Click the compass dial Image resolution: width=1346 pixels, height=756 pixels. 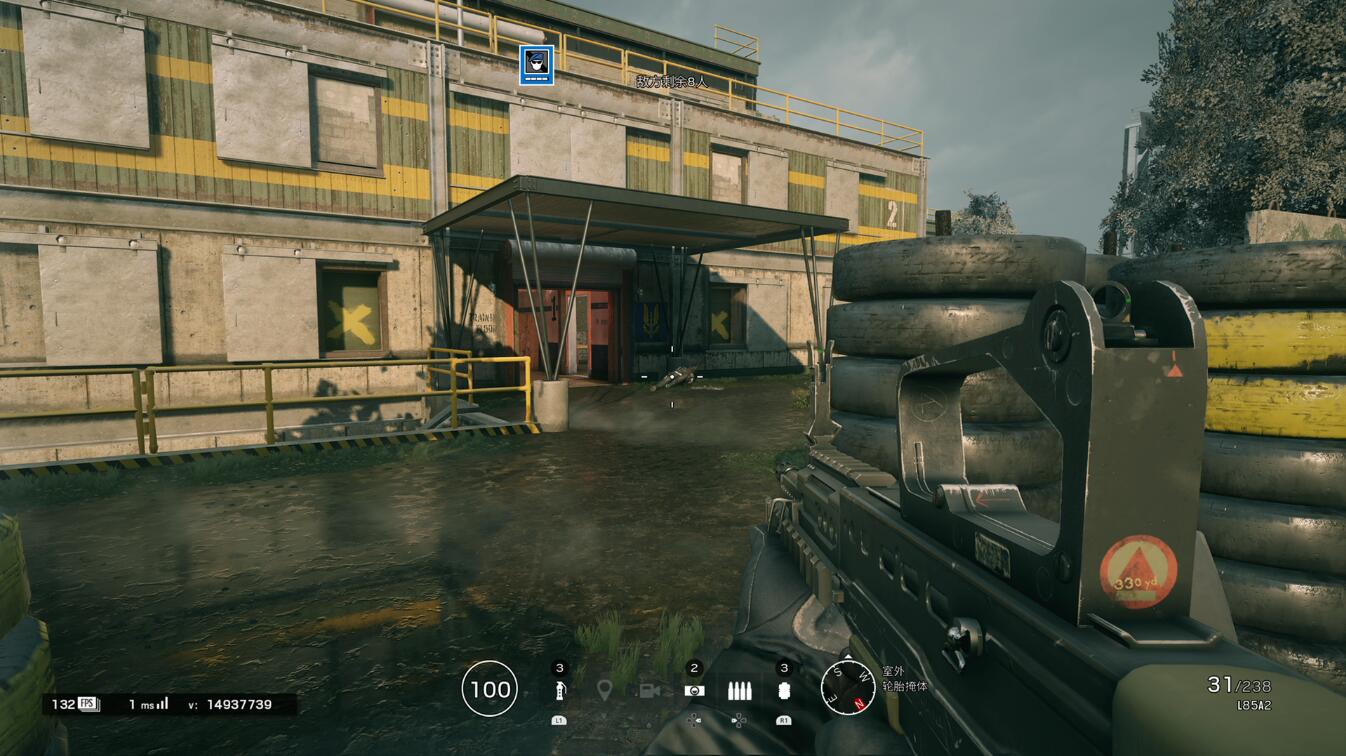(x=847, y=688)
